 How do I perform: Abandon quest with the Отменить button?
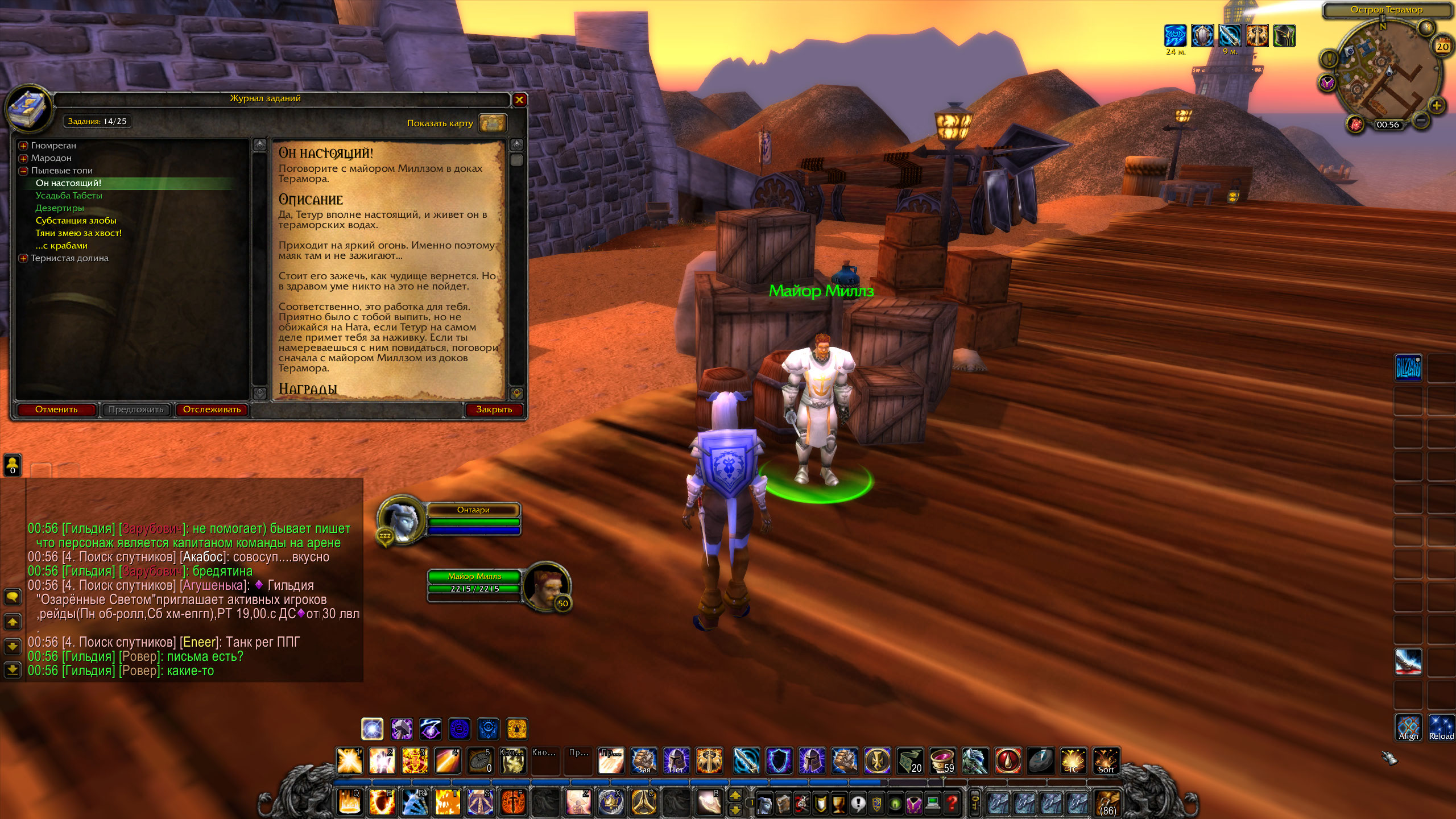[56, 409]
